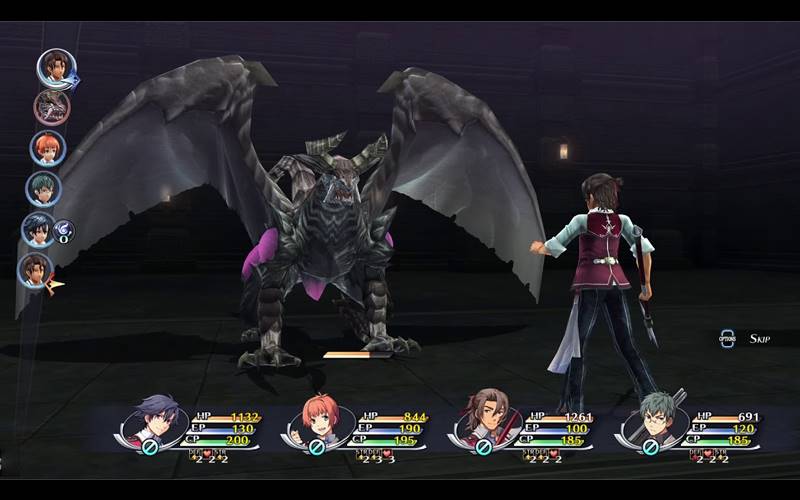
Task: Select the active turn portrait with blue arrow
Action: [x=56, y=68]
